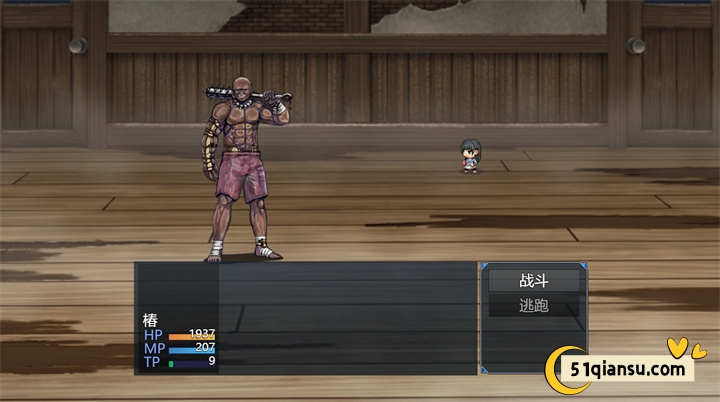720x402 pixels.
Task: Select the 逃跑 (Escape) command
Action: tap(533, 306)
